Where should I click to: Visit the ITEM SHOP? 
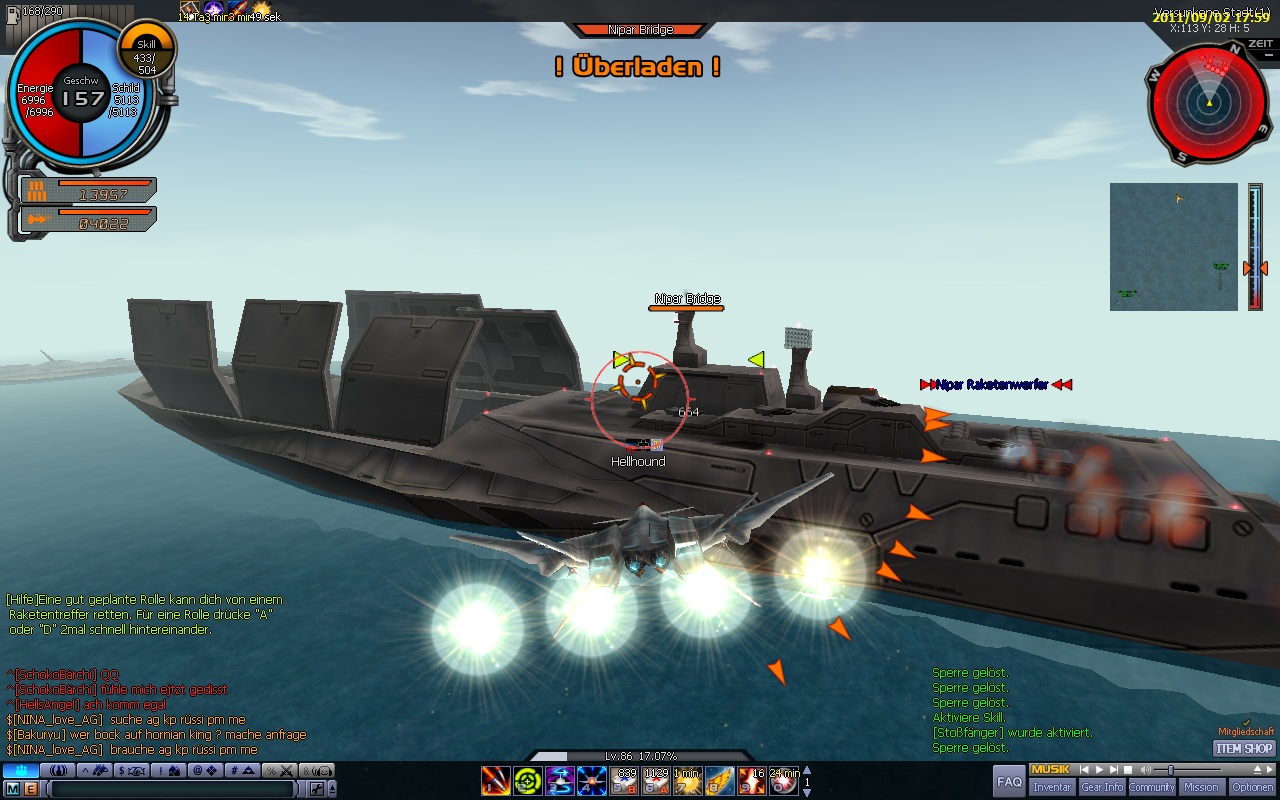[x=1245, y=748]
